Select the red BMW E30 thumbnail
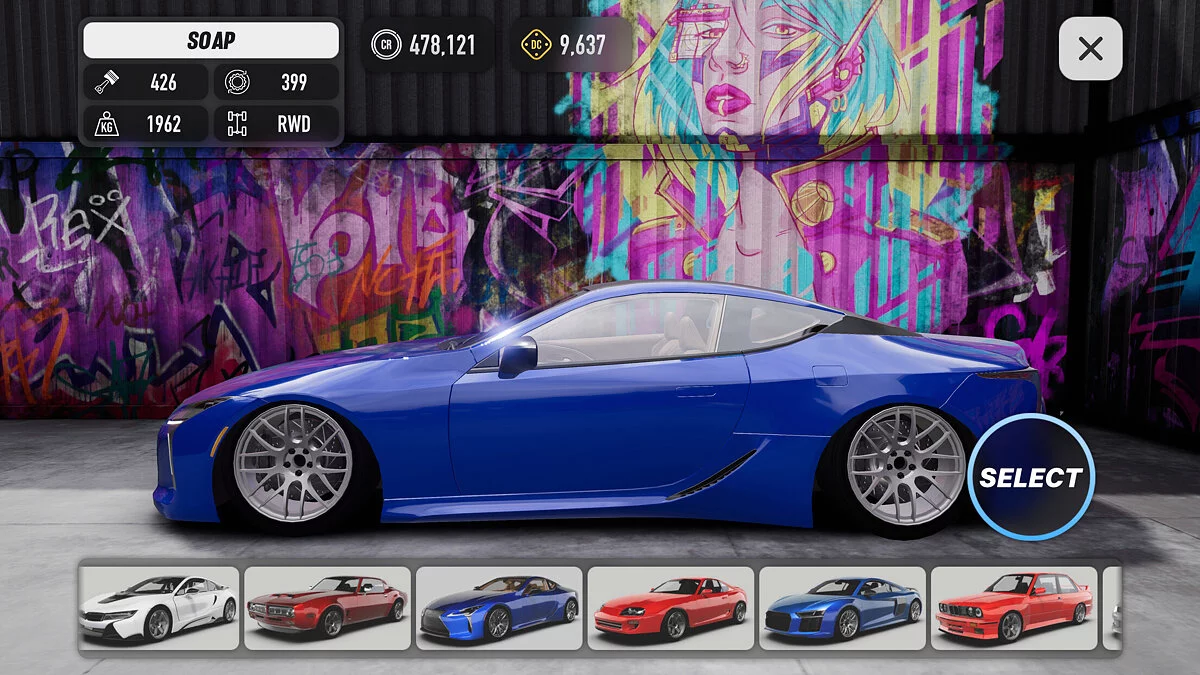The width and height of the screenshot is (1200, 675). (1013, 608)
